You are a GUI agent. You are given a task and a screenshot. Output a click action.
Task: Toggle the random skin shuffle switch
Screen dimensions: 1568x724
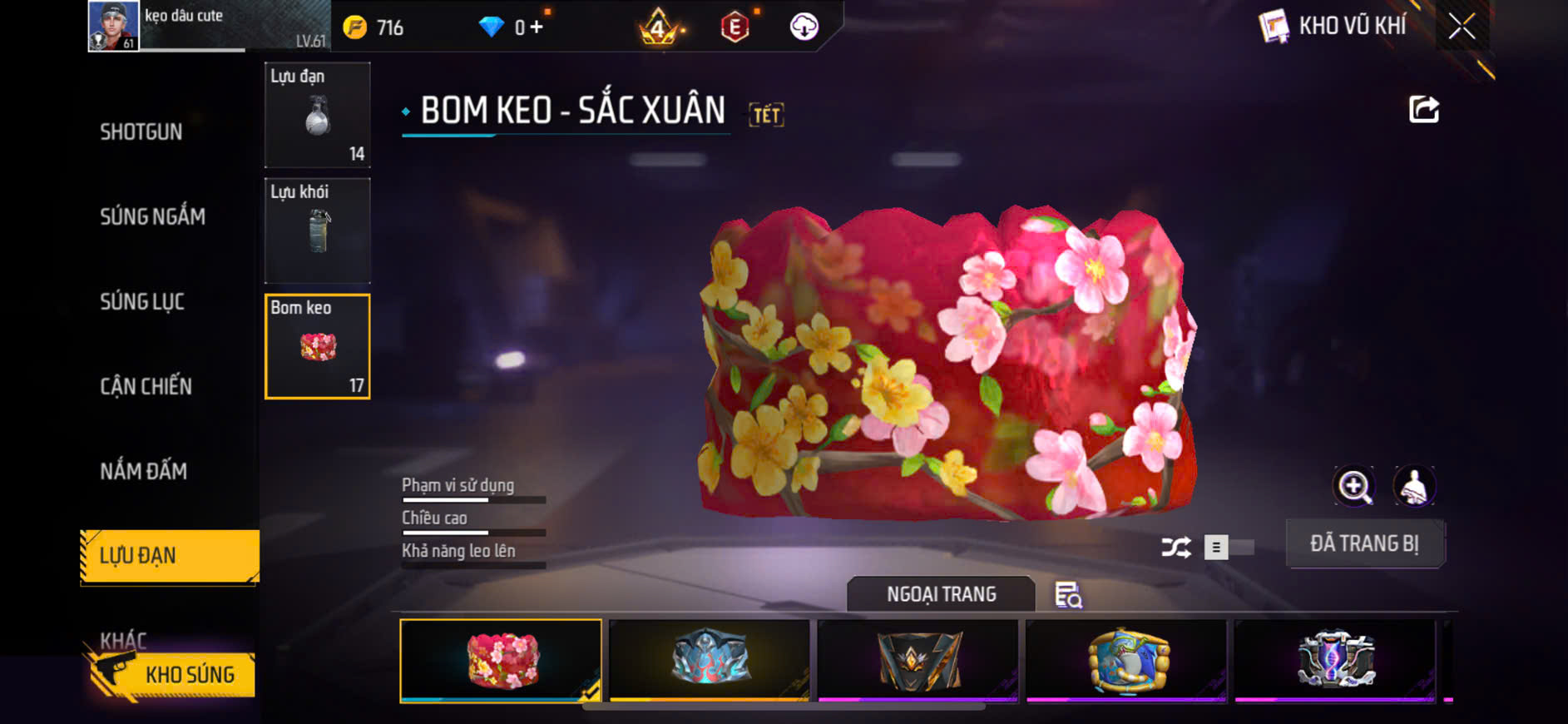point(1227,547)
